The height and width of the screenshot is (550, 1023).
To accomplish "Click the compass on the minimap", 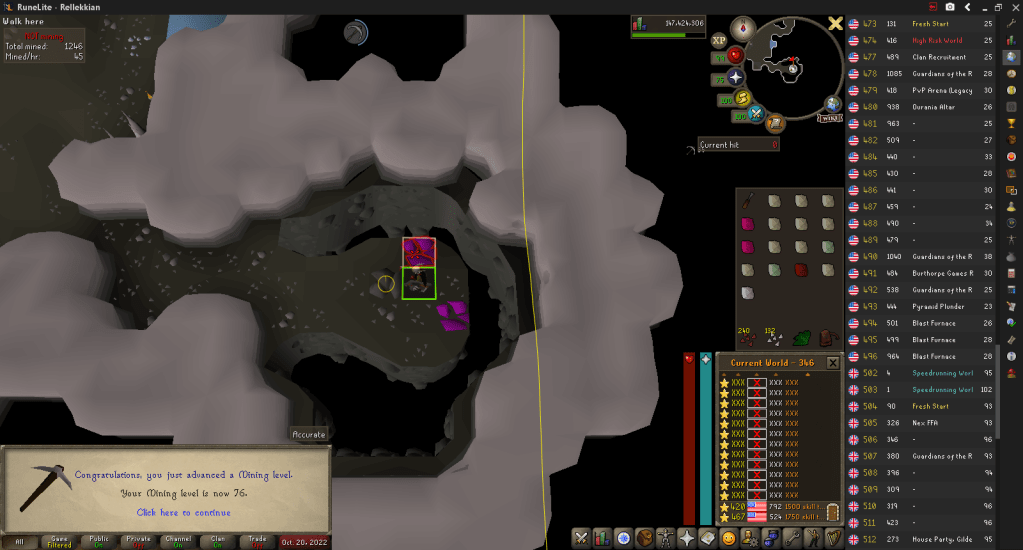I will pyautogui.click(x=743, y=27).
